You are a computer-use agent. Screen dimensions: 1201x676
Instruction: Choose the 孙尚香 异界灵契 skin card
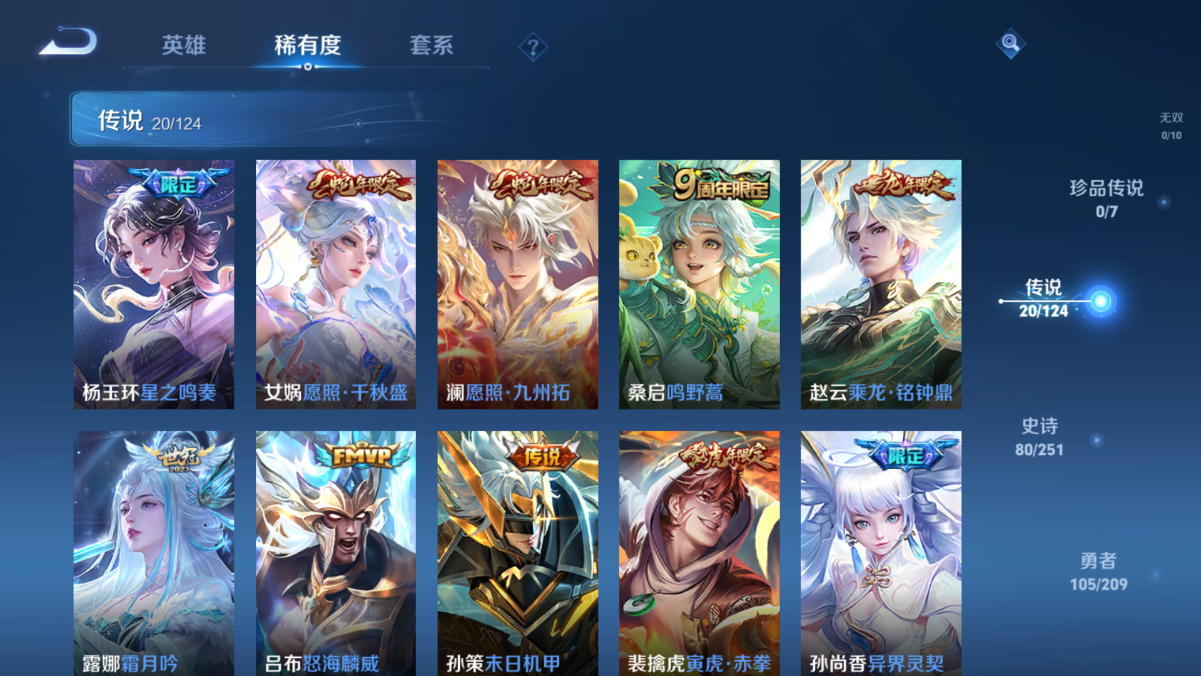point(881,553)
